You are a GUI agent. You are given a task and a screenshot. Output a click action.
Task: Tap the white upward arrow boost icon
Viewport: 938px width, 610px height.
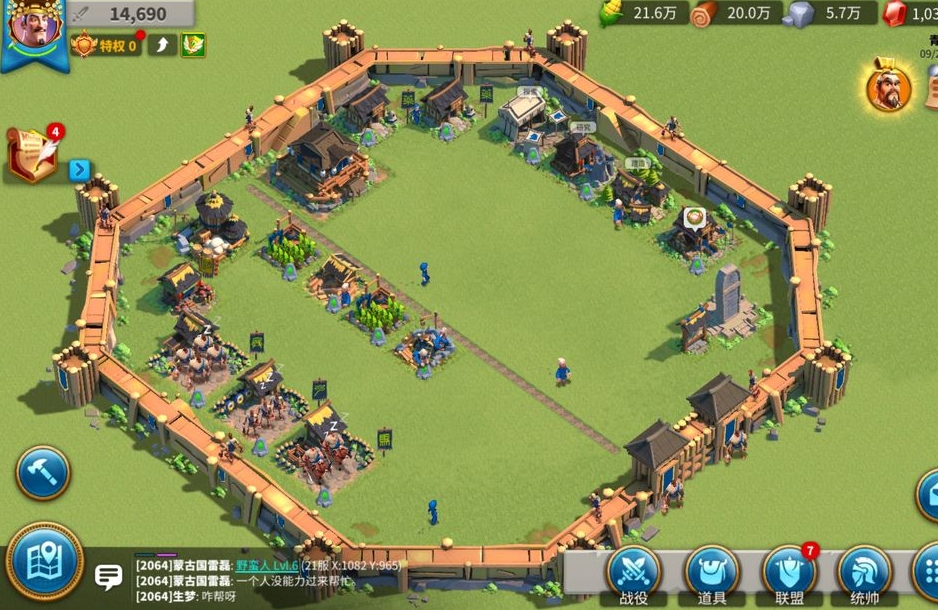[162, 46]
